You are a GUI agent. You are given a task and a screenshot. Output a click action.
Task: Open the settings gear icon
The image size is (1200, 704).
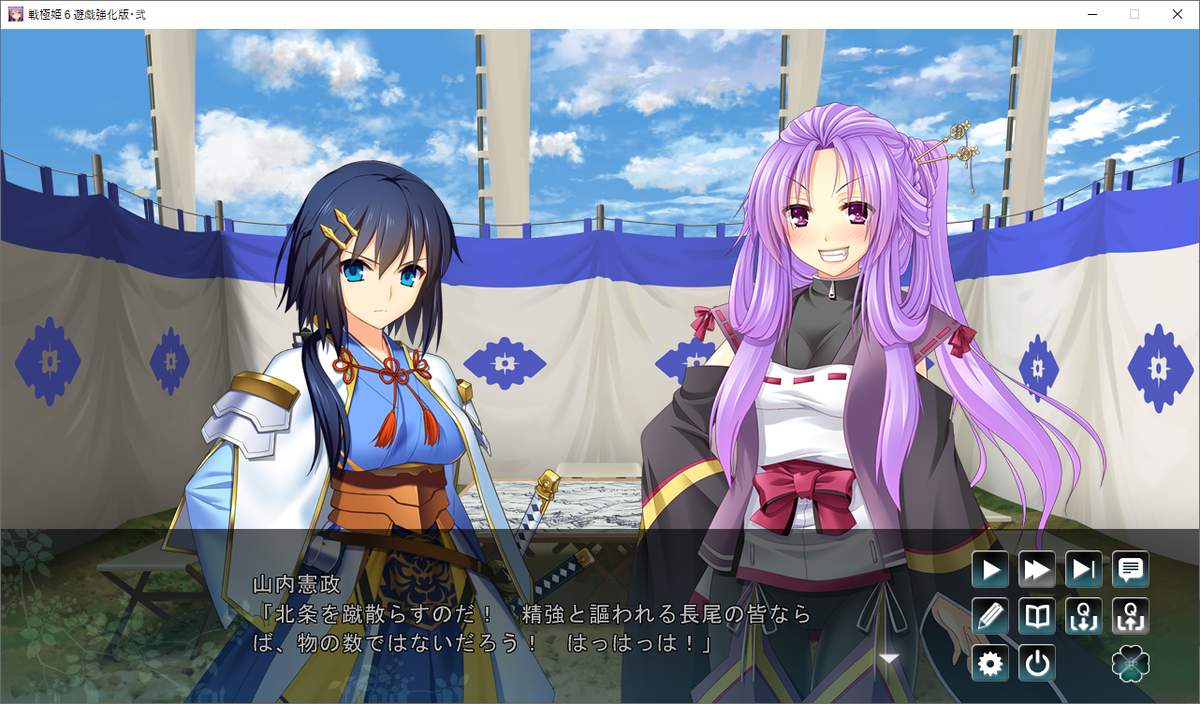click(x=990, y=663)
